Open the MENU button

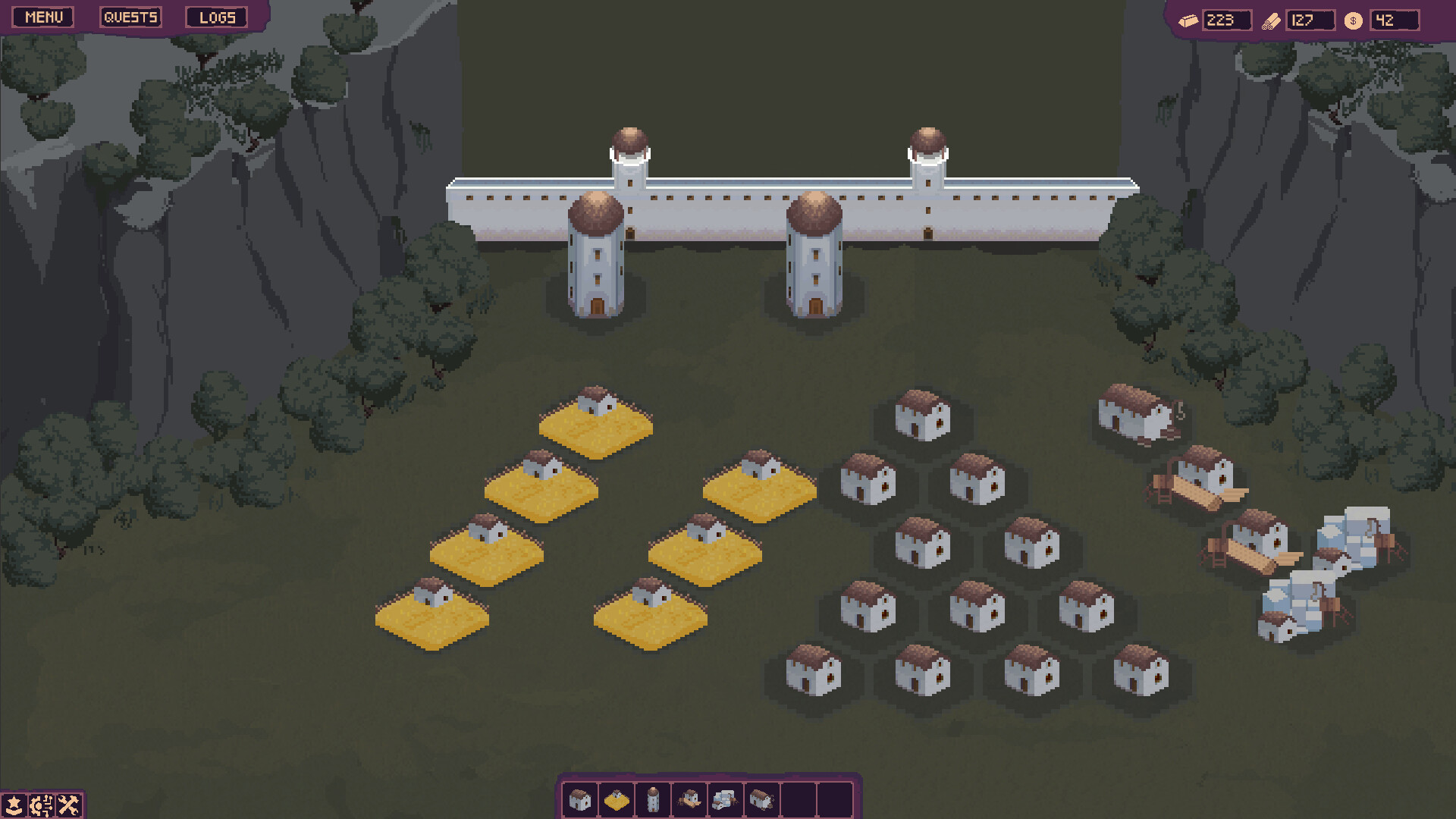coord(42,17)
